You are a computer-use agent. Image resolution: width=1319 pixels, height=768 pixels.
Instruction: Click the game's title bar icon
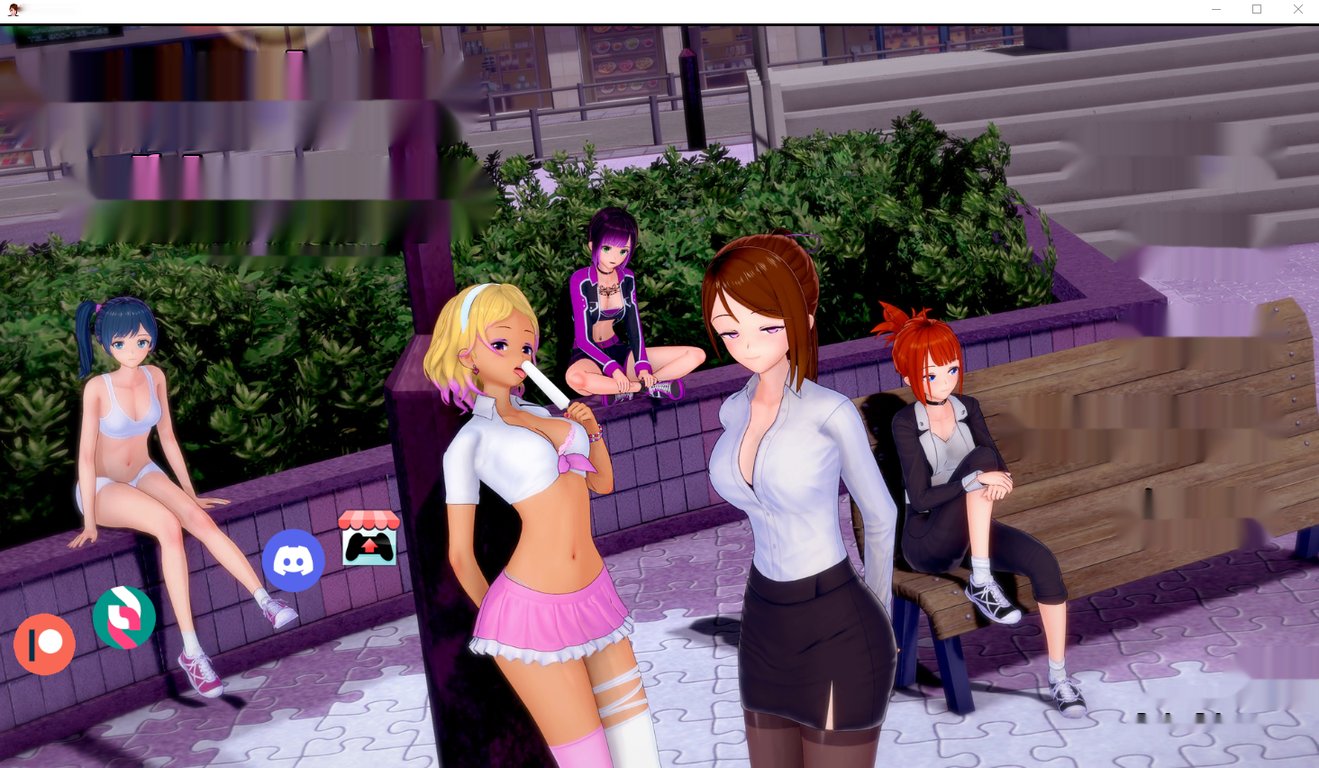(14, 9)
